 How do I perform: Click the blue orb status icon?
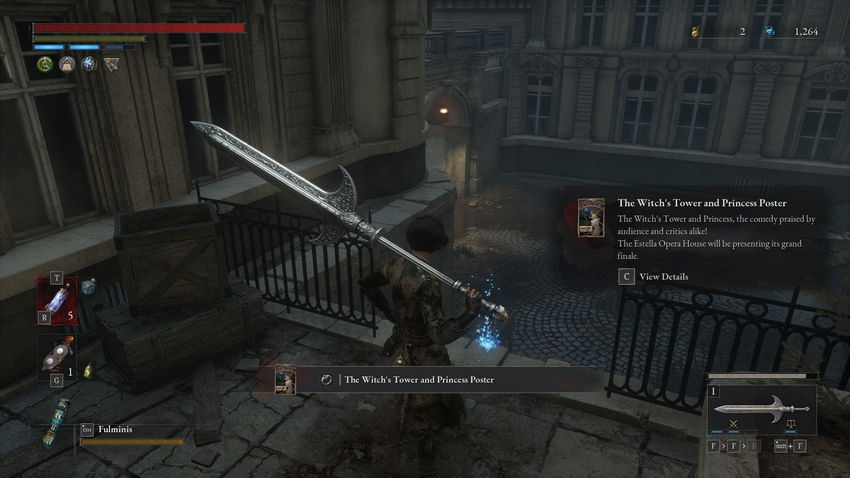(x=88, y=64)
